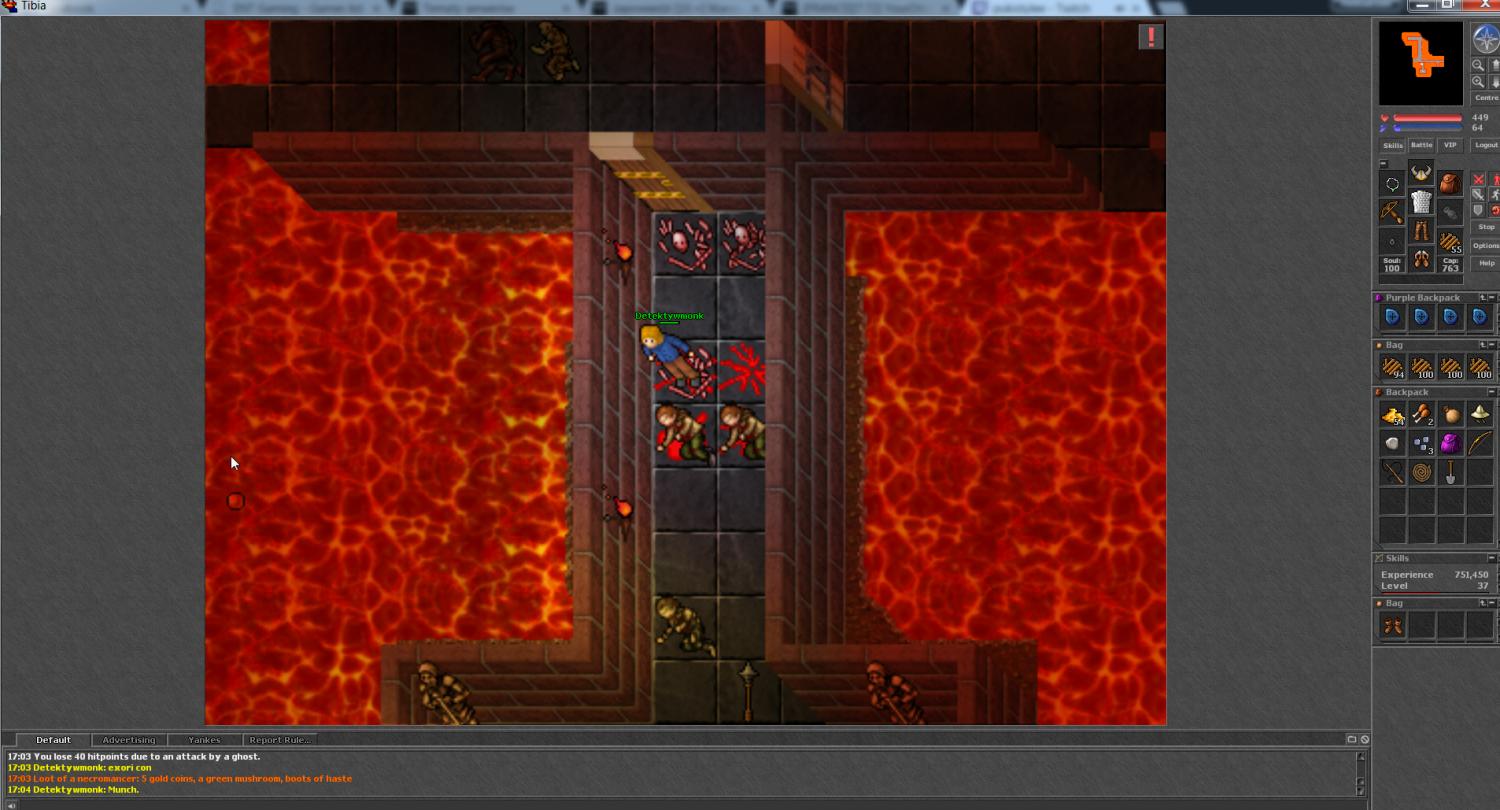Open the Skills window button

point(1392,145)
